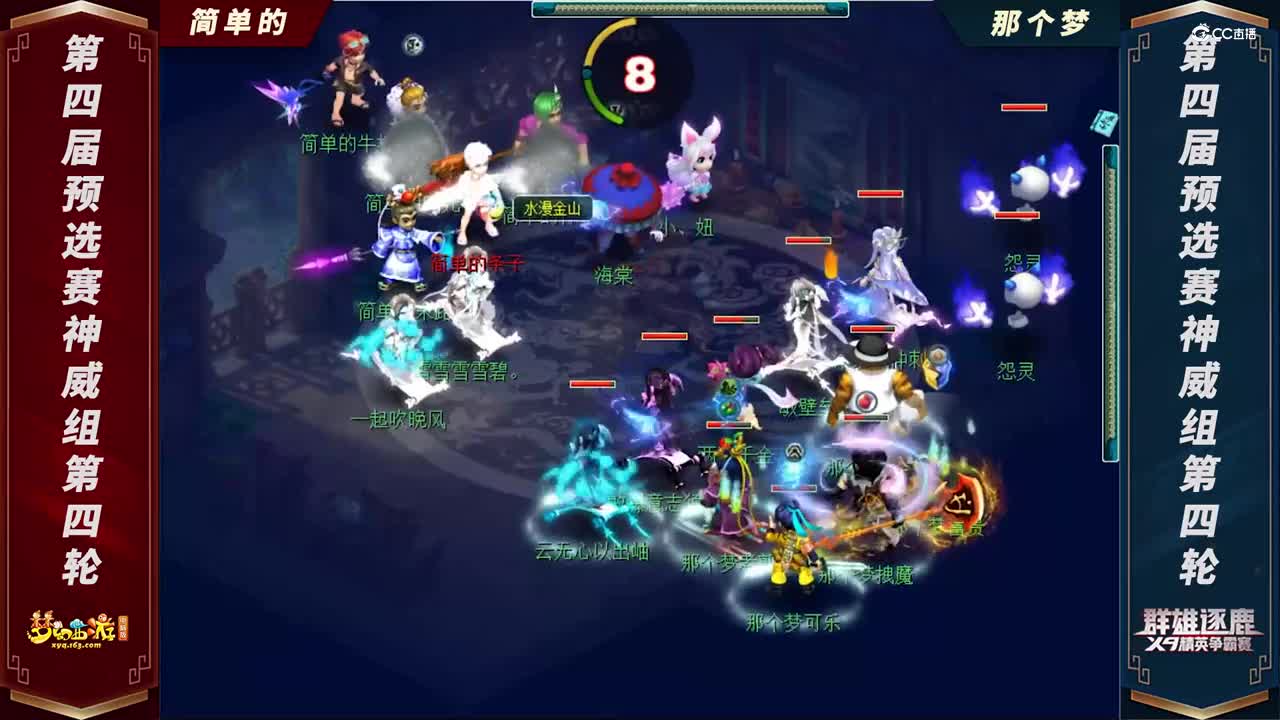Screen dimensions: 1280x720
Task: Open the blue book icon on the right edge
Action: (1102, 122)
